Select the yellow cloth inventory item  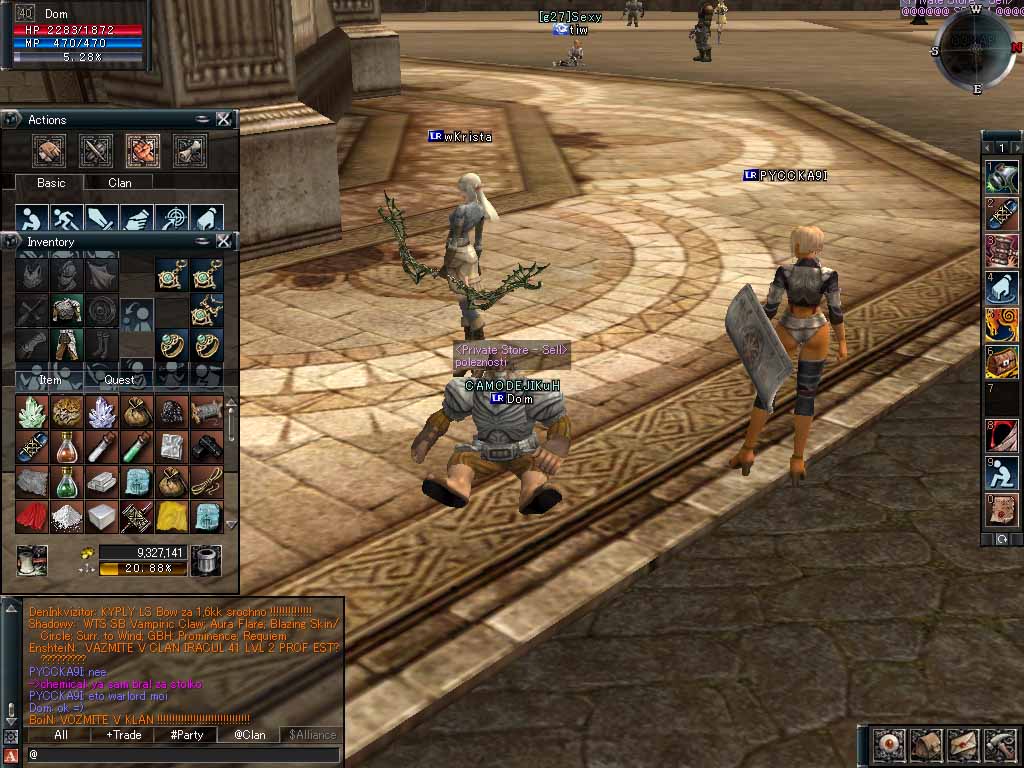point(171,516)
